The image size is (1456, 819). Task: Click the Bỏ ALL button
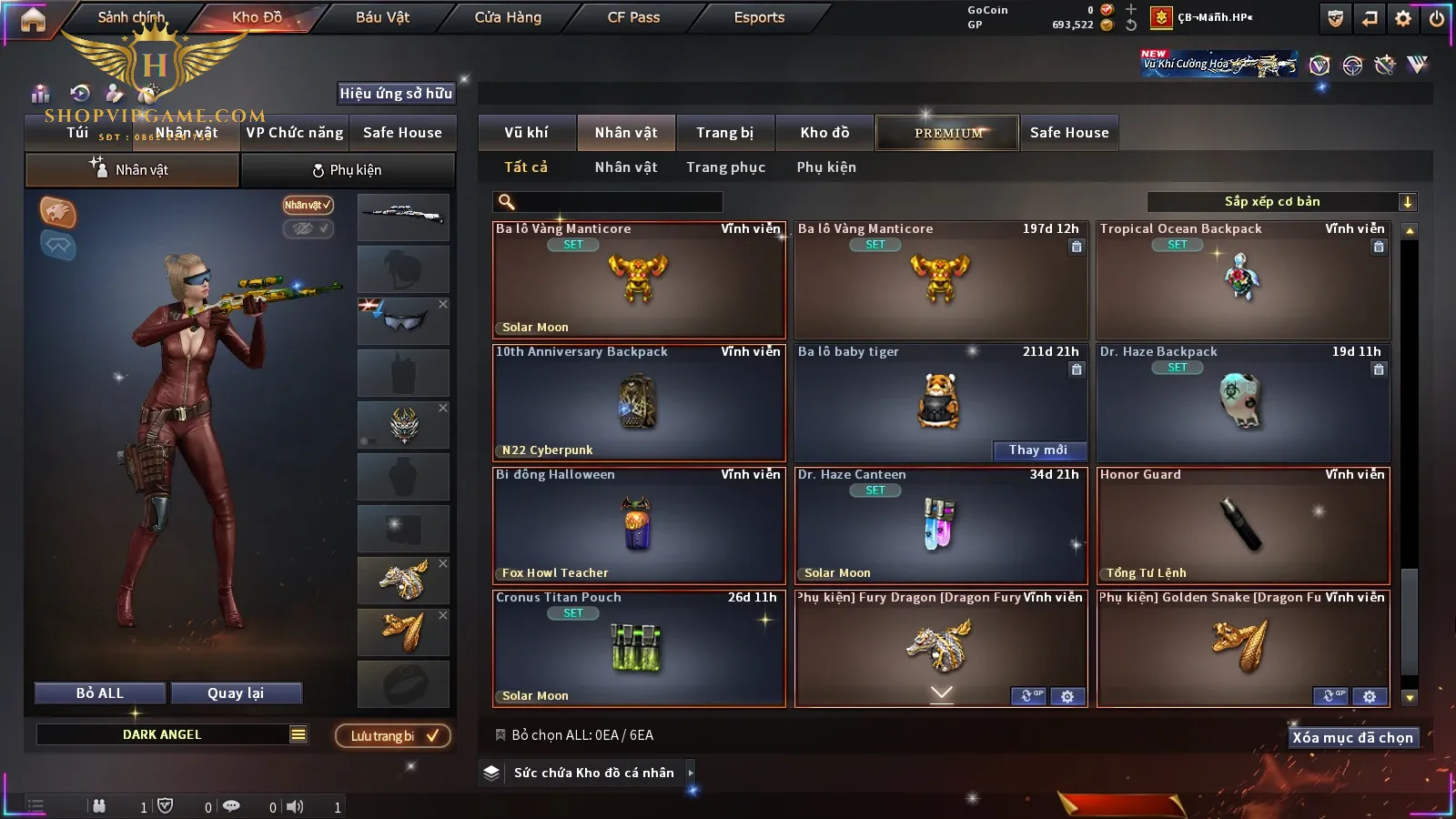tap(100, 693)
